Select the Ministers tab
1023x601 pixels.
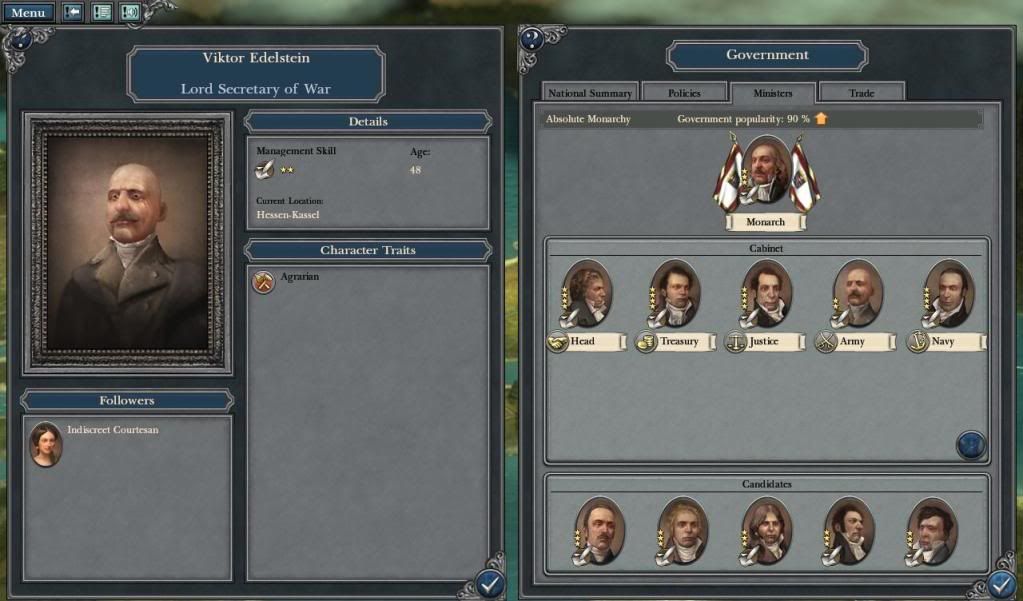pyautogui.click(x=772, y=93)
